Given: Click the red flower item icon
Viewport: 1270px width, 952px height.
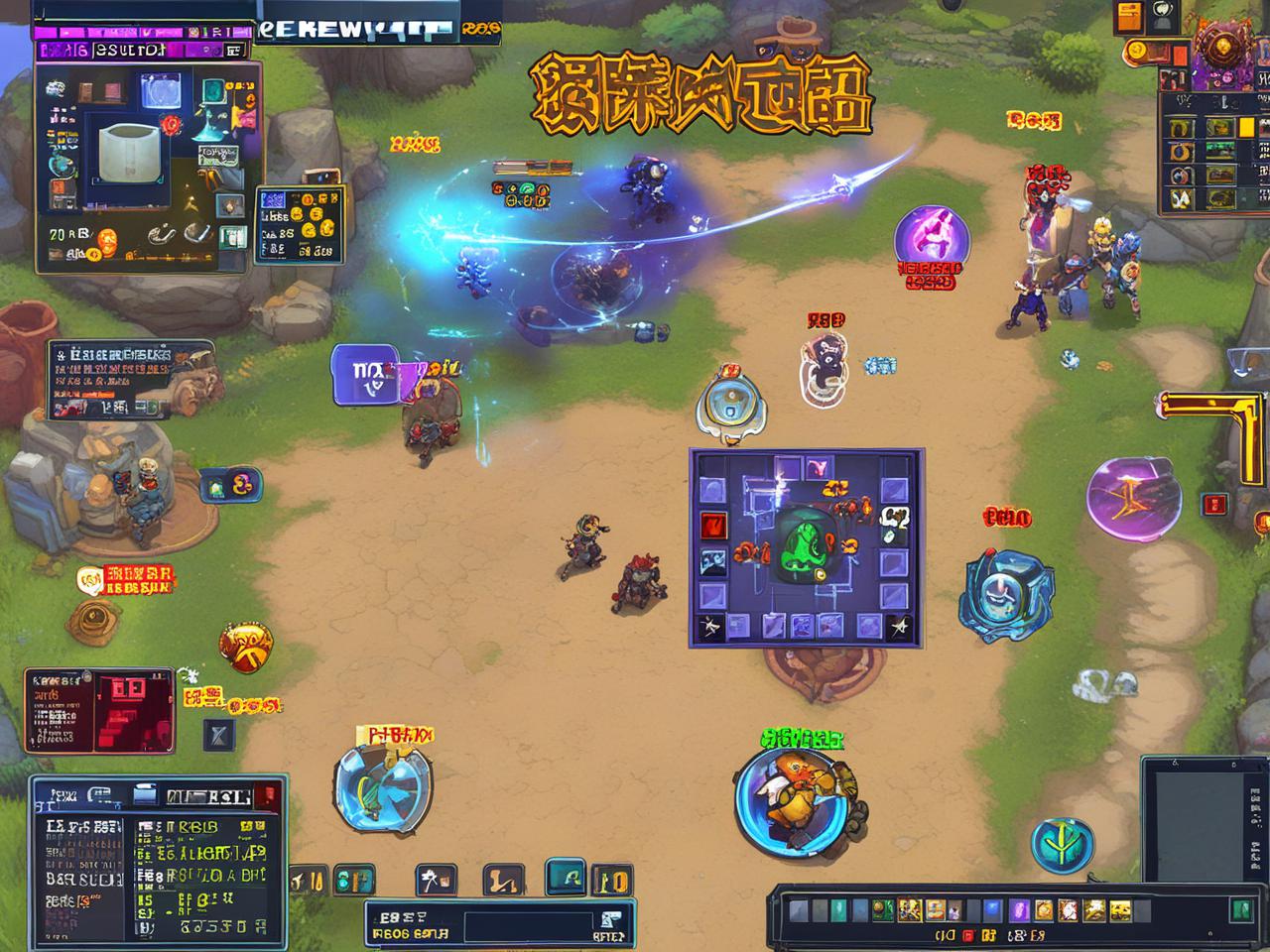Looking at the screenshot, I should pyautogui.click(x=171, y=125).
